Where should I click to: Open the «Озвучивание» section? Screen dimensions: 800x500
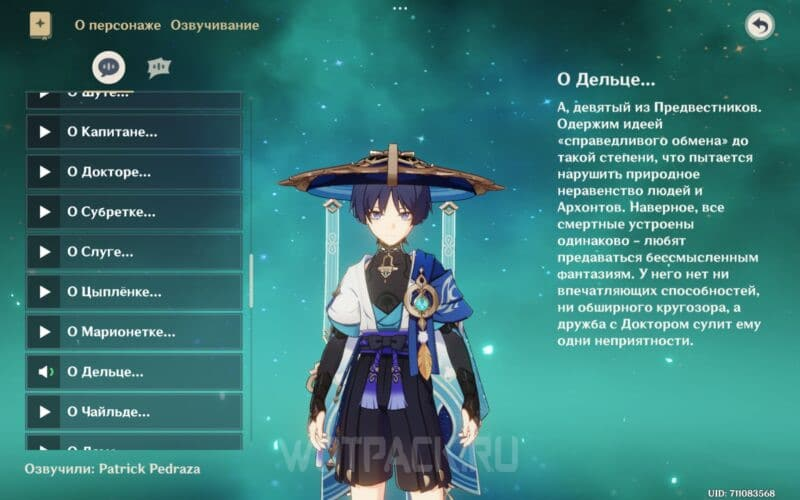click(214, 24)
